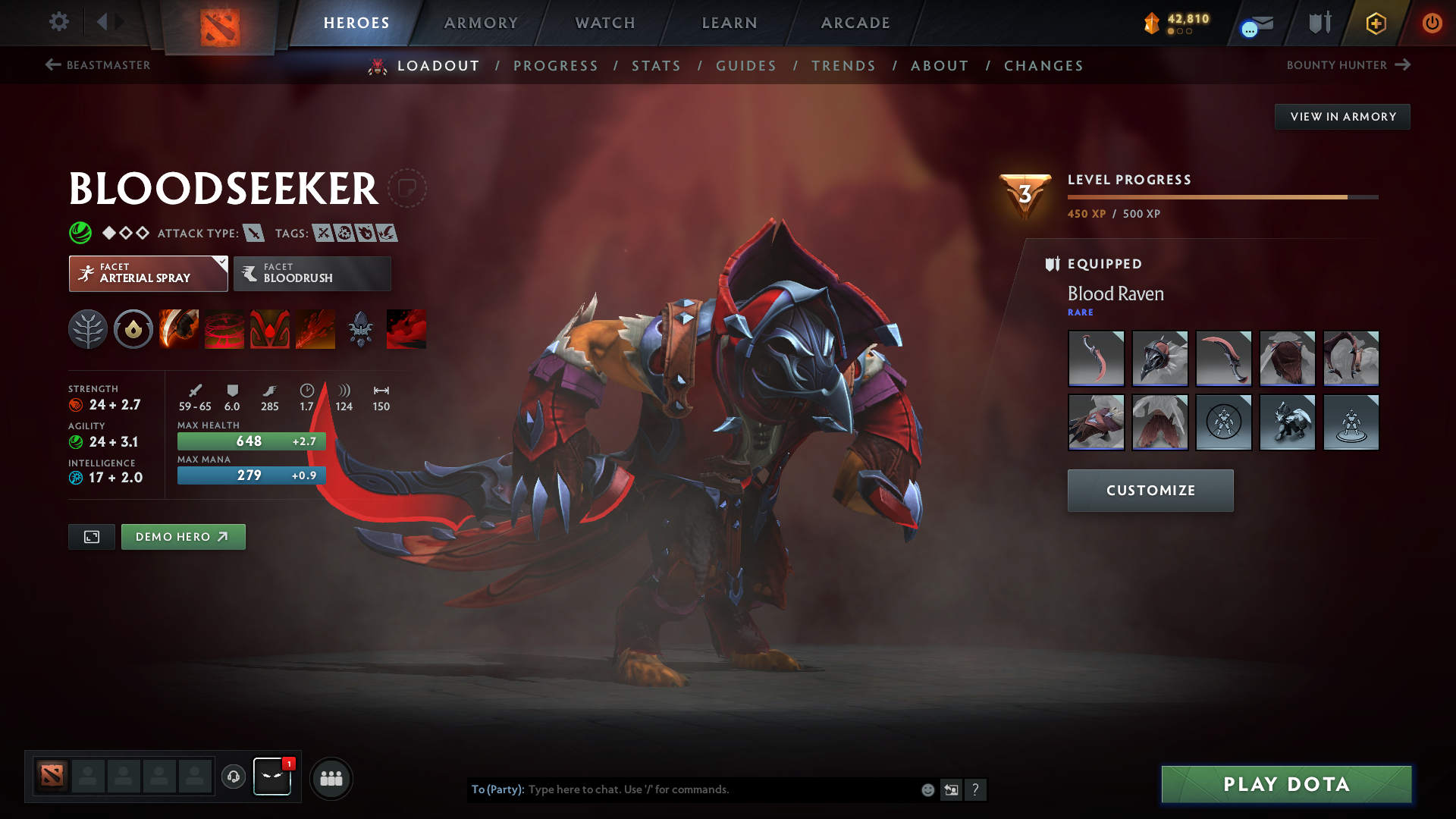This screenshot has height=819, width=1456.
Task: Inspect the Aghanim's Scepter upgrade icon
Action: [360, 329]
